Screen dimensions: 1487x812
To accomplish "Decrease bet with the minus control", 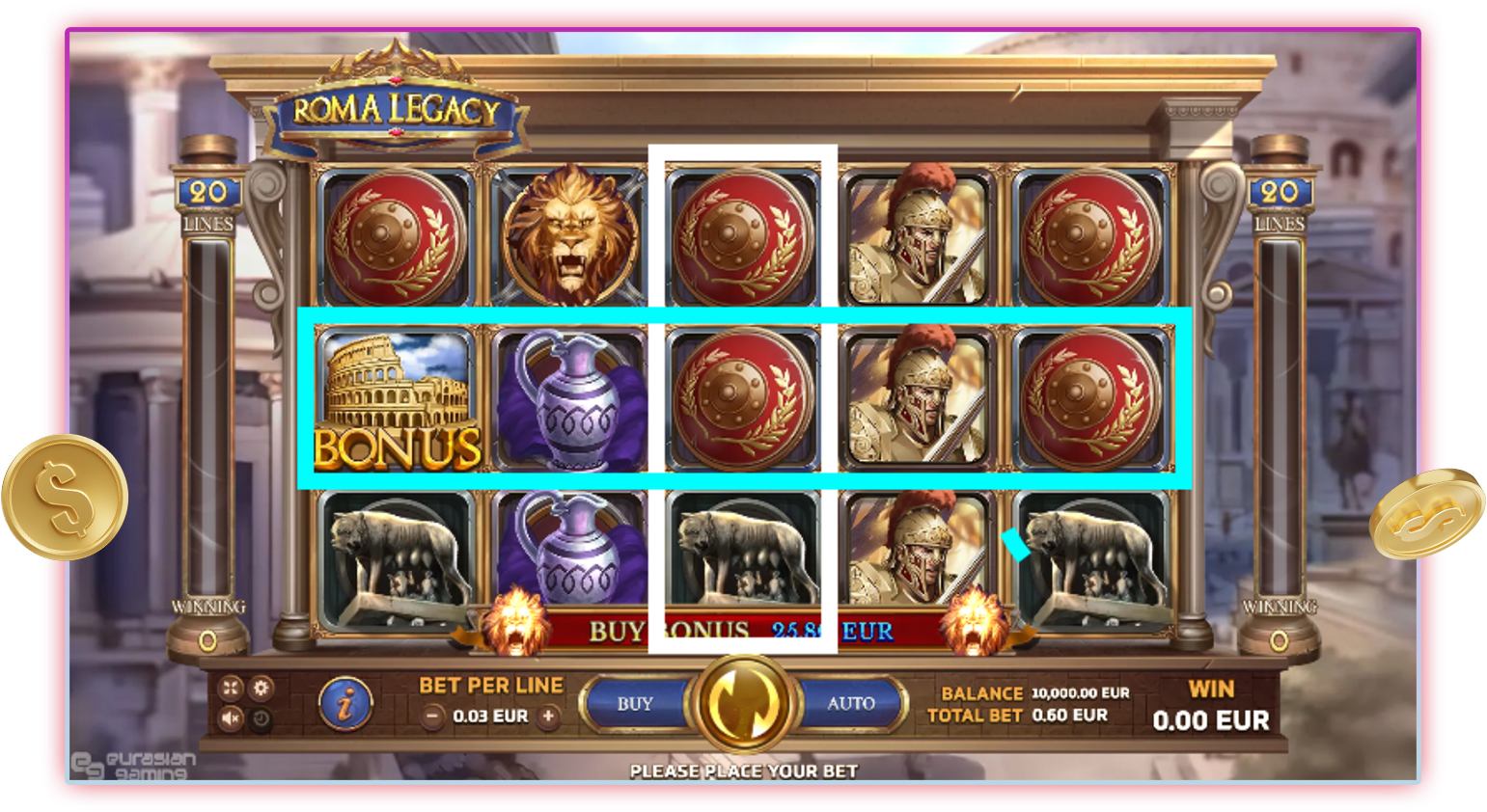I will [x=432, y=717].
